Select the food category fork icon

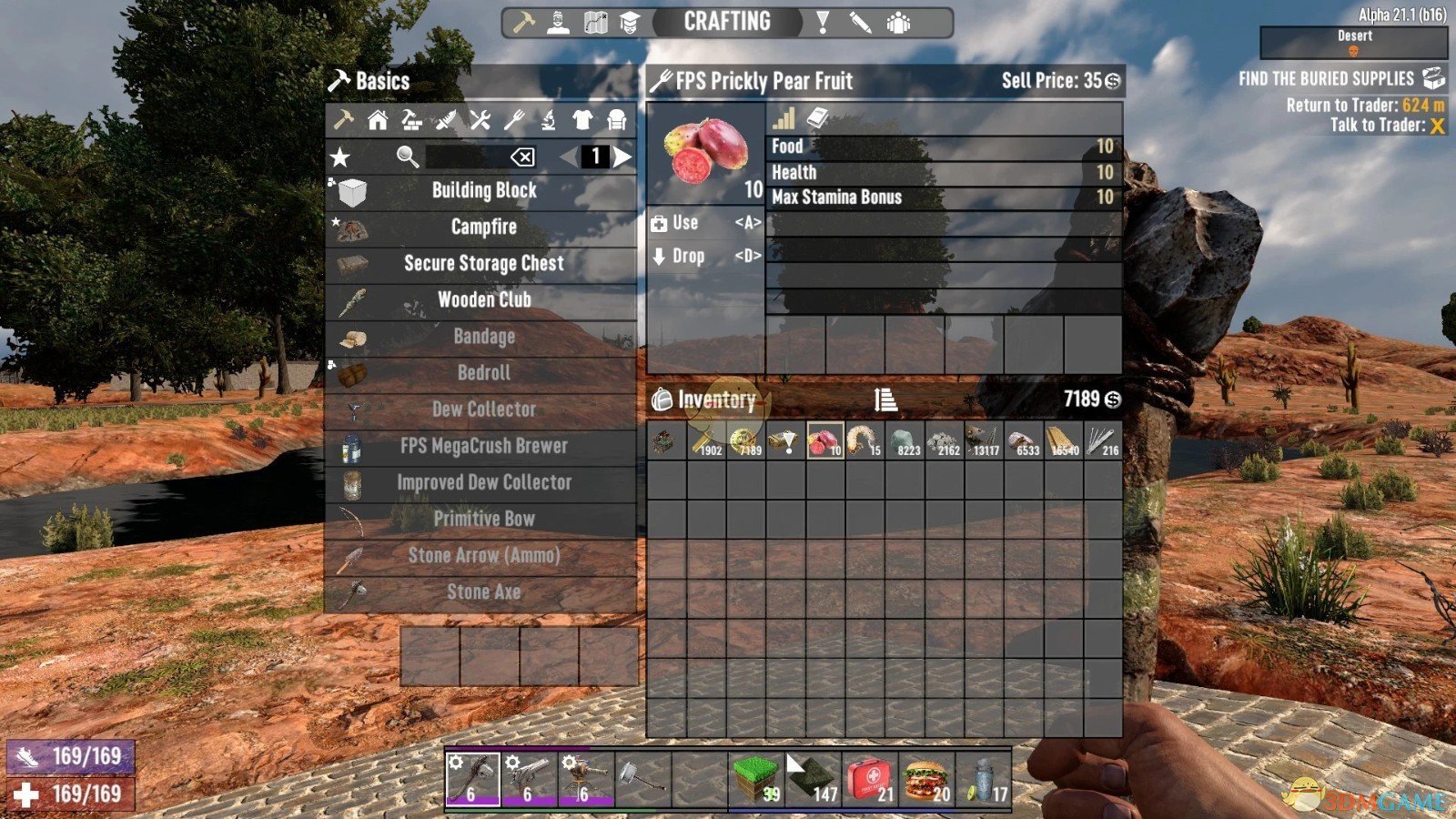[514, 121]
